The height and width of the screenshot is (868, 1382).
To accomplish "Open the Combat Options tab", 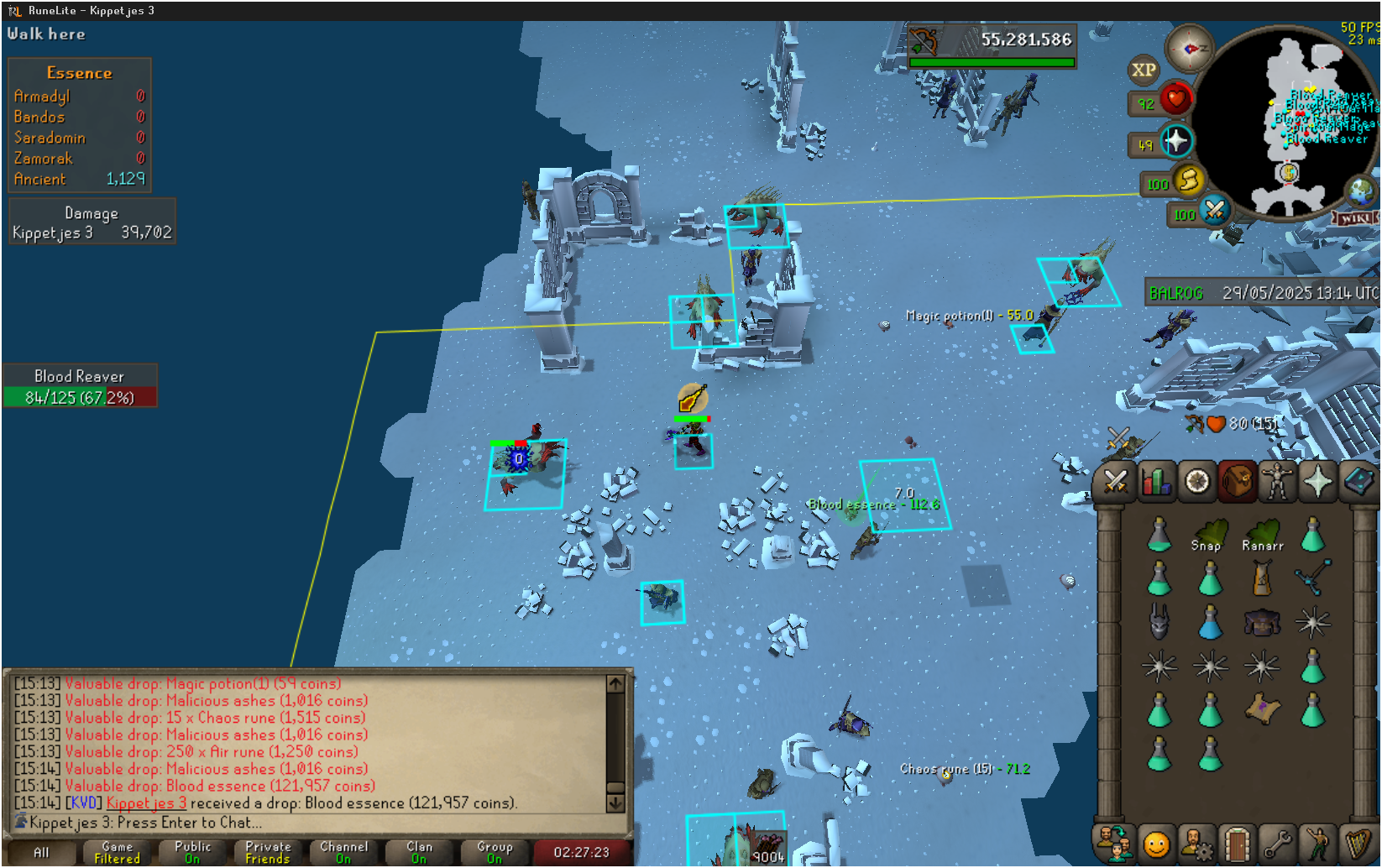I will [x=1115, y=482].
